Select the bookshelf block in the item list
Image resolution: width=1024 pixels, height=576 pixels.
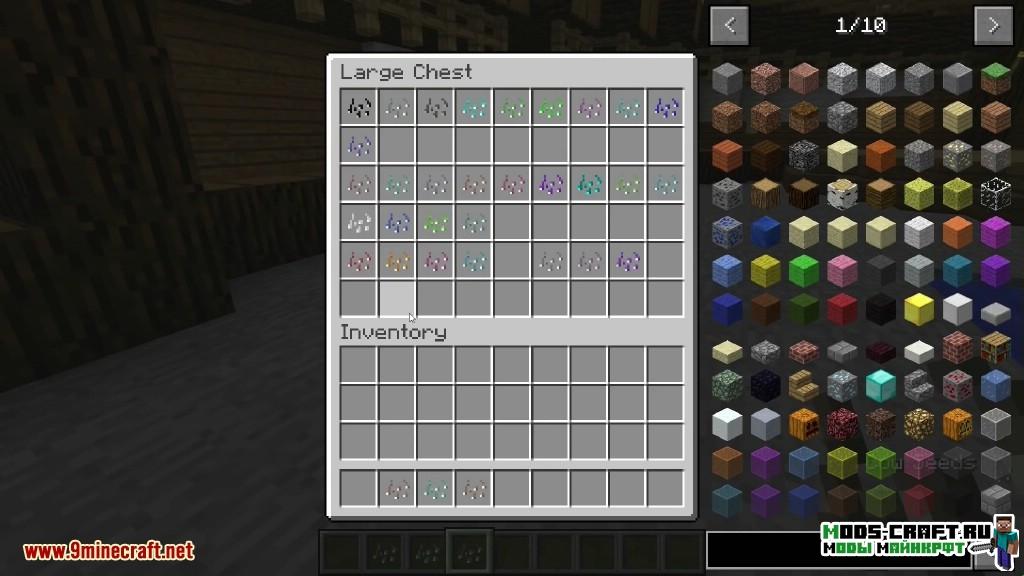point(994,349)
